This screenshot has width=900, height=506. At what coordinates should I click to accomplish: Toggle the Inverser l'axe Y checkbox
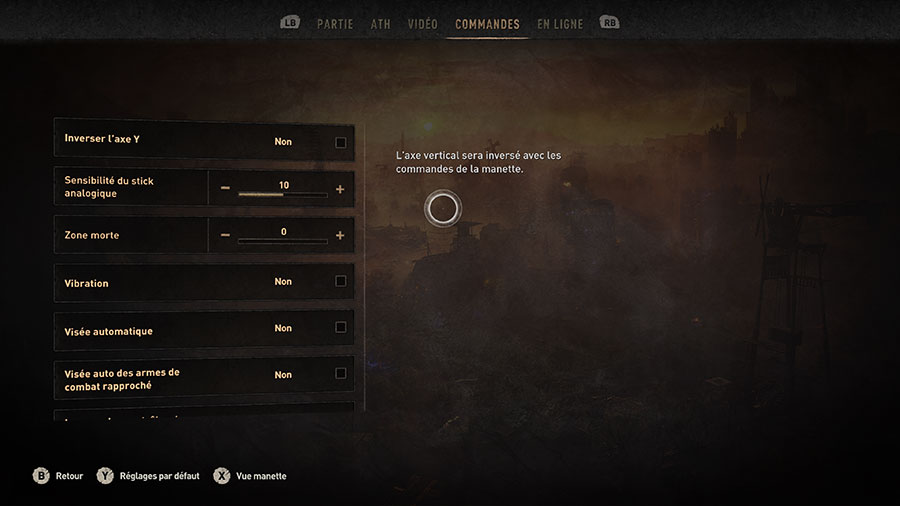341,142
